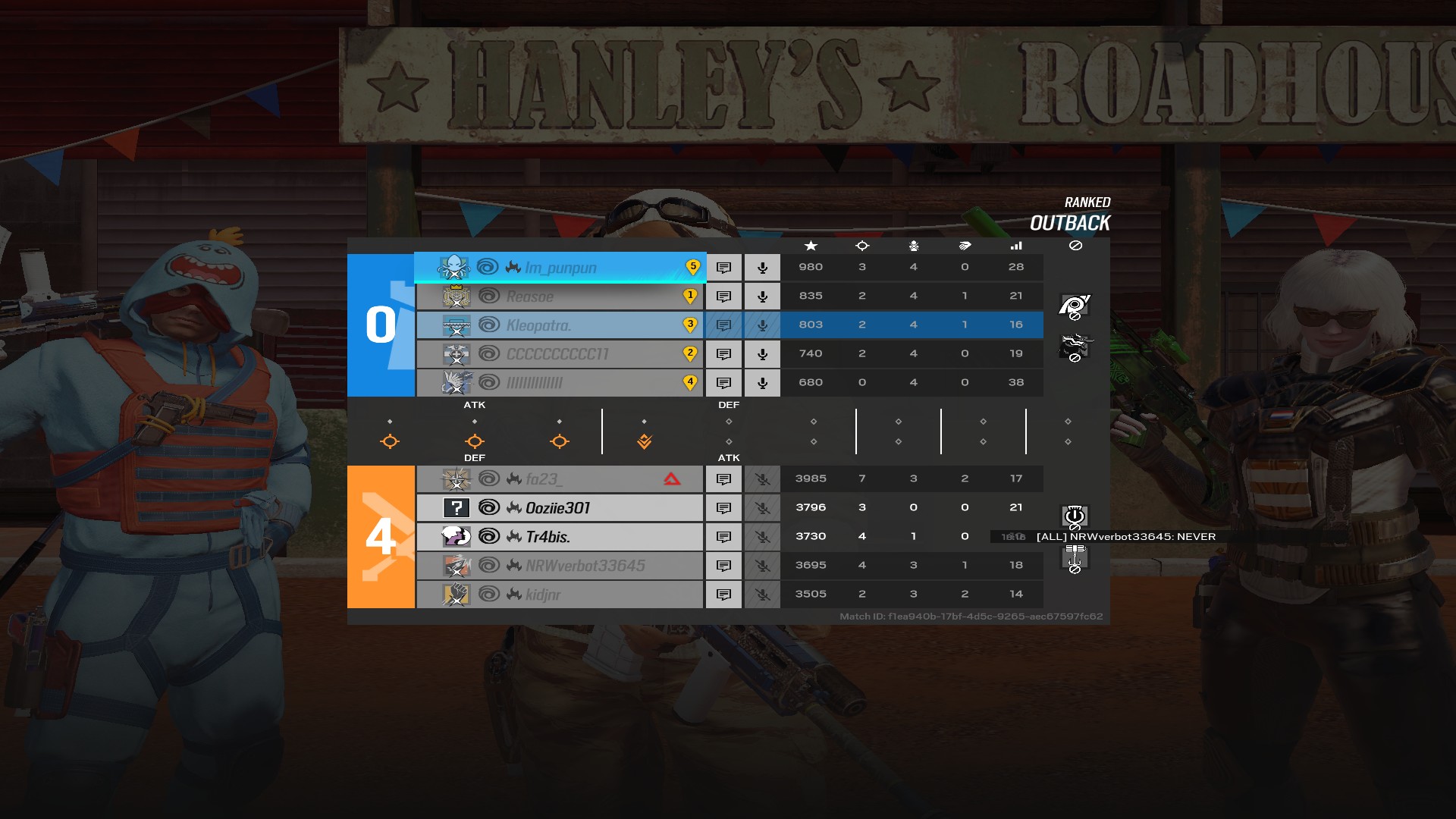Mute Im_punpun's voice chat microphone
Image resolution: width=1456 pixels, height=819 pixels.
(x=762, y=267)
